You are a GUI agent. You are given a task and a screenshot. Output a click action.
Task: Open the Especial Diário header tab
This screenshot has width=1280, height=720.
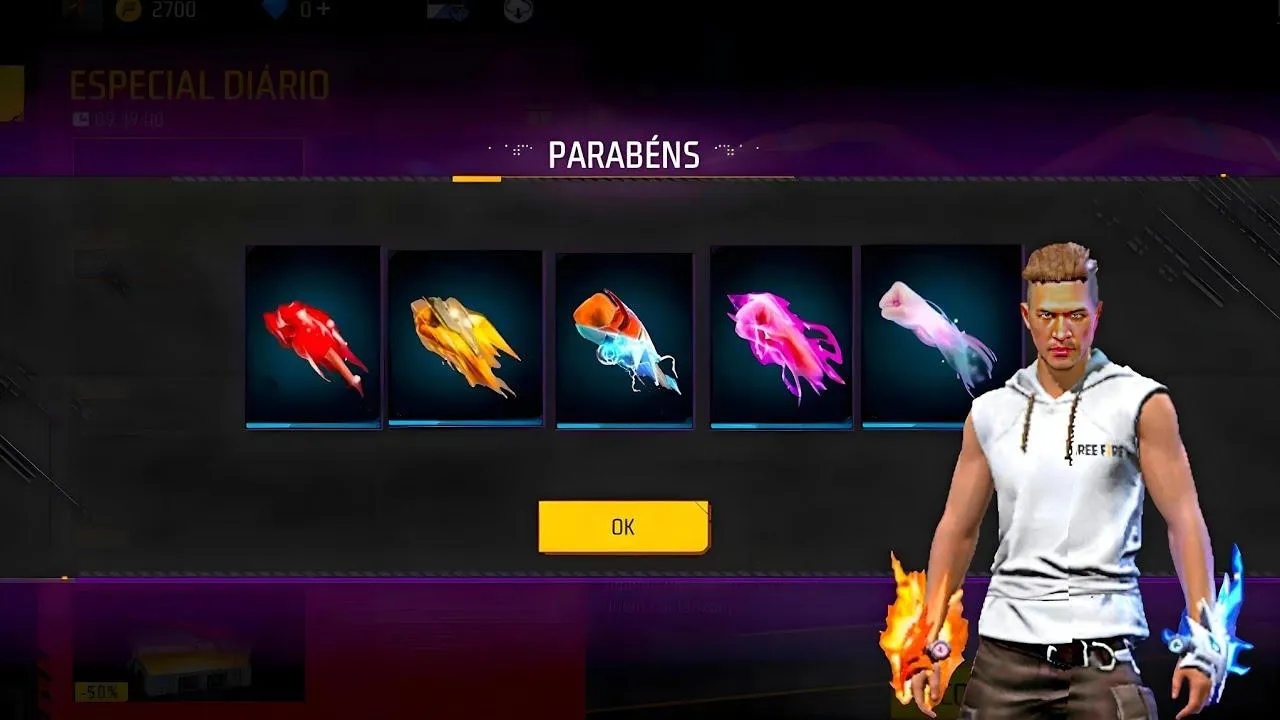(196, 85)
